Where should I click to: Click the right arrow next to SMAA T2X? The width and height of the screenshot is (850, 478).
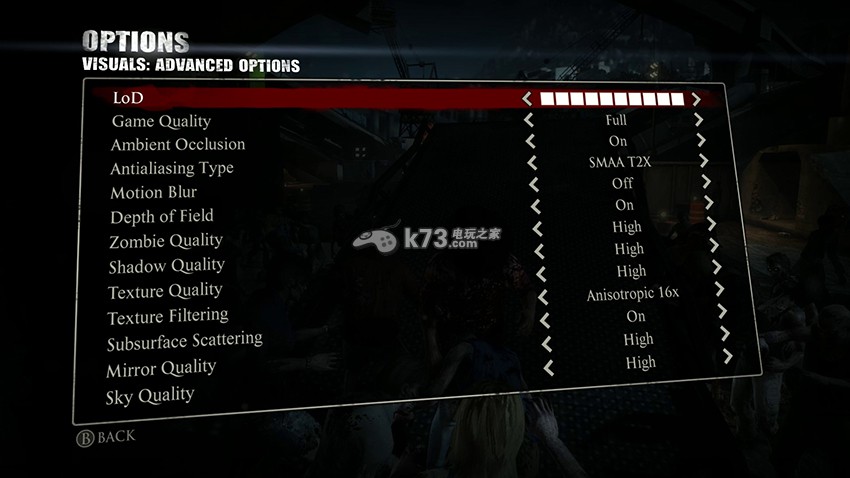pos(703,160)
